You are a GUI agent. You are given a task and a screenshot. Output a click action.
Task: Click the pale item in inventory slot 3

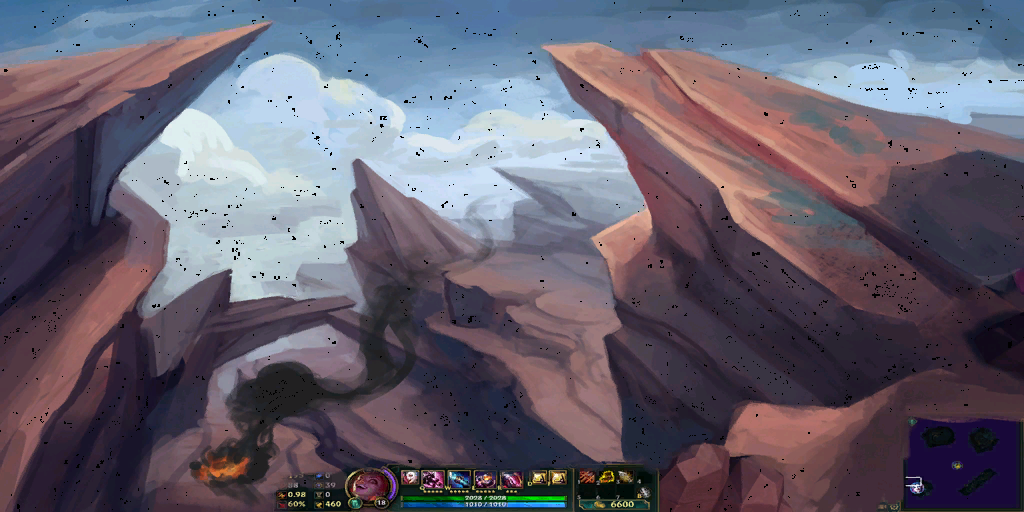pyautogui.click(x=625, y=478)
